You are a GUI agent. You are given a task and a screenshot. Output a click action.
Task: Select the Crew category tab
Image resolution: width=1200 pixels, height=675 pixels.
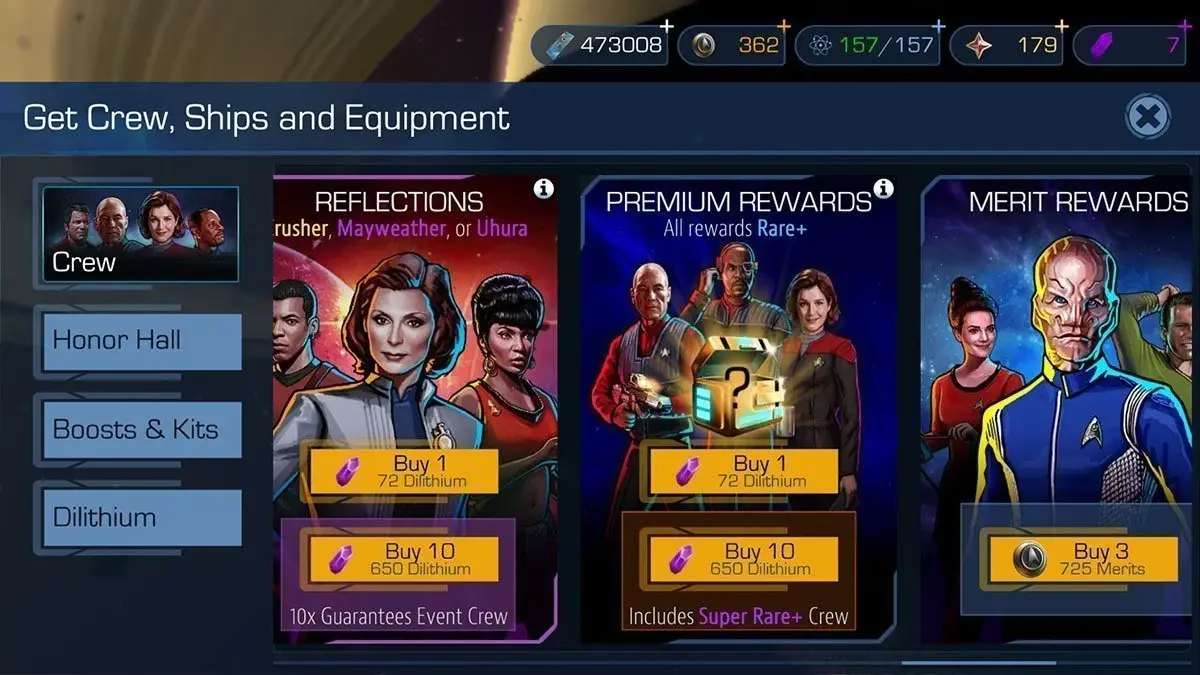point(140,234)
